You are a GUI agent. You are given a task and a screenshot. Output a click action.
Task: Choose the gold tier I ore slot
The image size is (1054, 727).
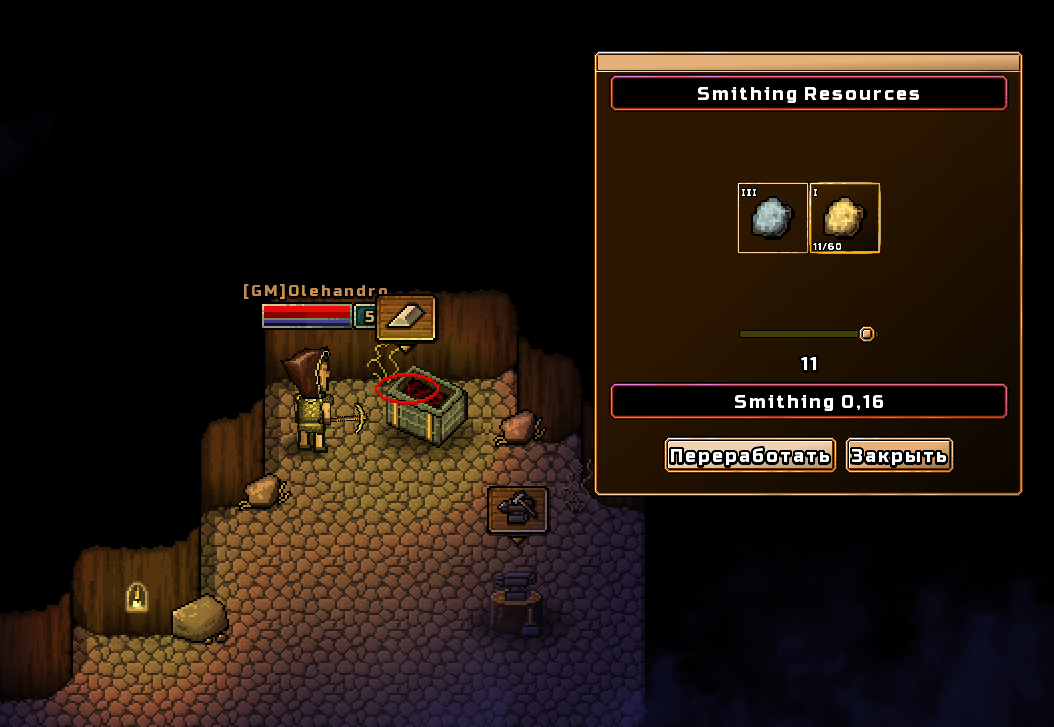pyautogui.click(x=844, y=217)
